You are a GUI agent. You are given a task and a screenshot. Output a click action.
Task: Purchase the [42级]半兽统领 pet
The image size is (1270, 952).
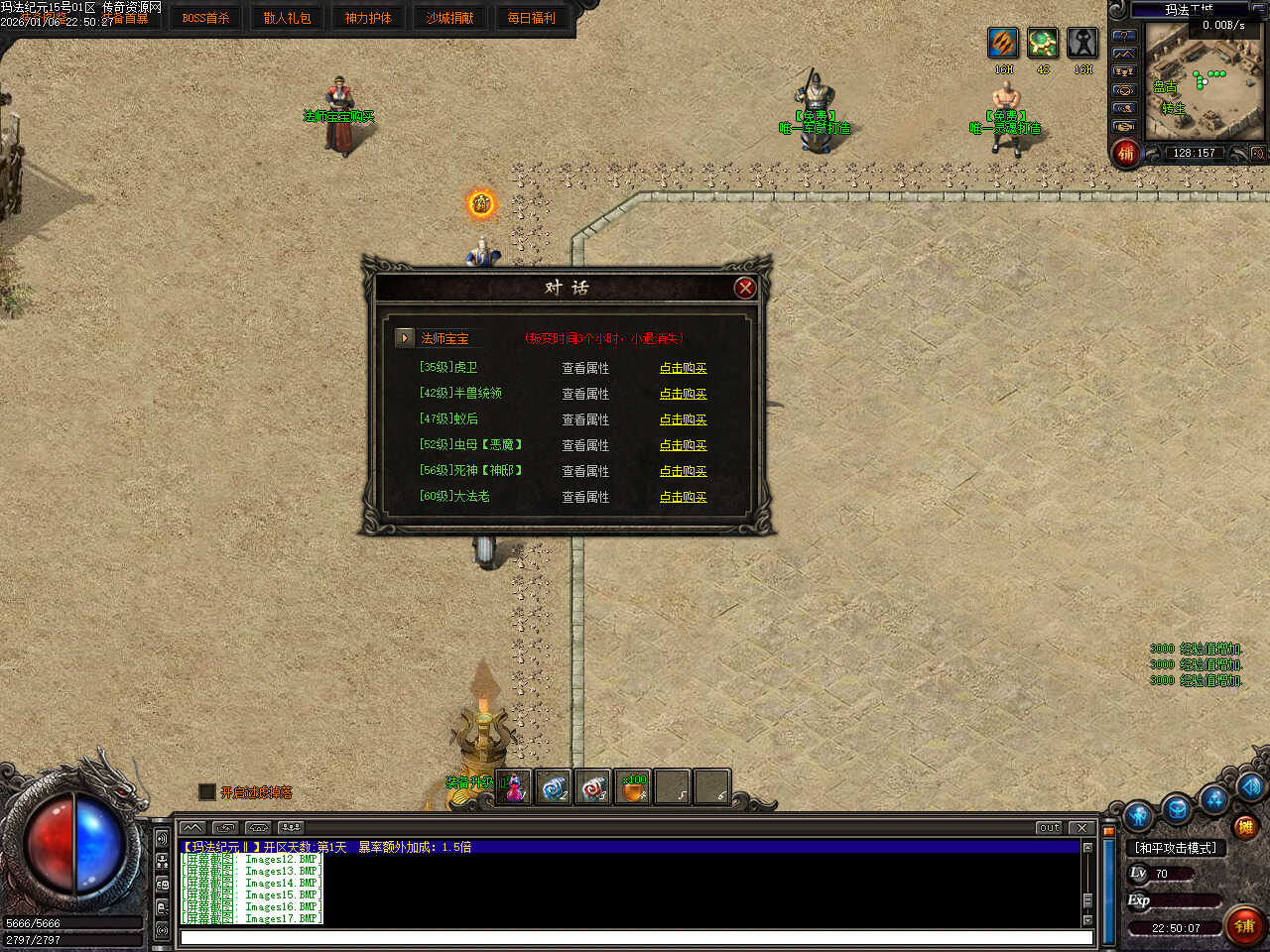(683, 394)
